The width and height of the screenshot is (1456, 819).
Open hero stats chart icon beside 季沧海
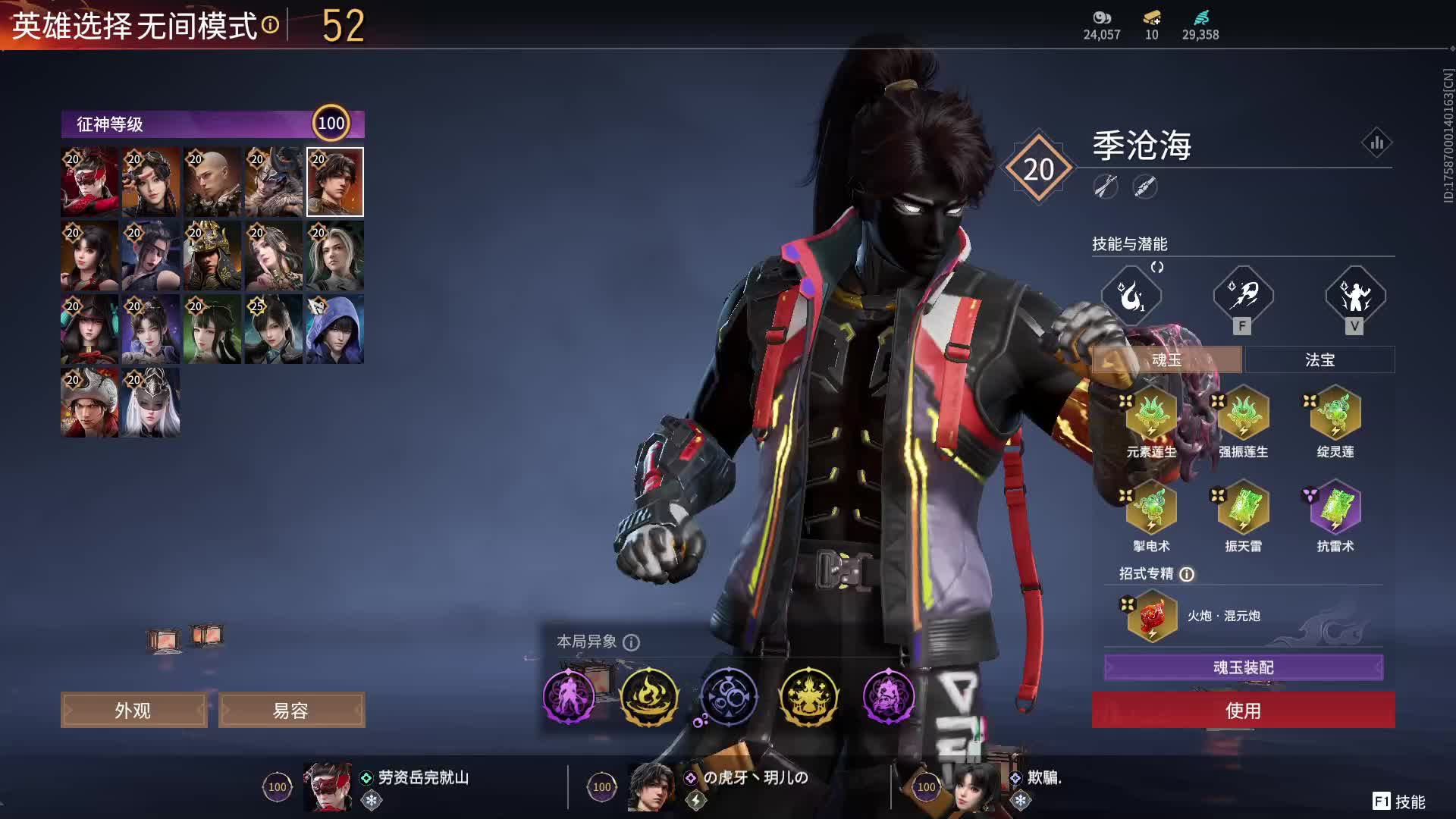[1376, 143]
